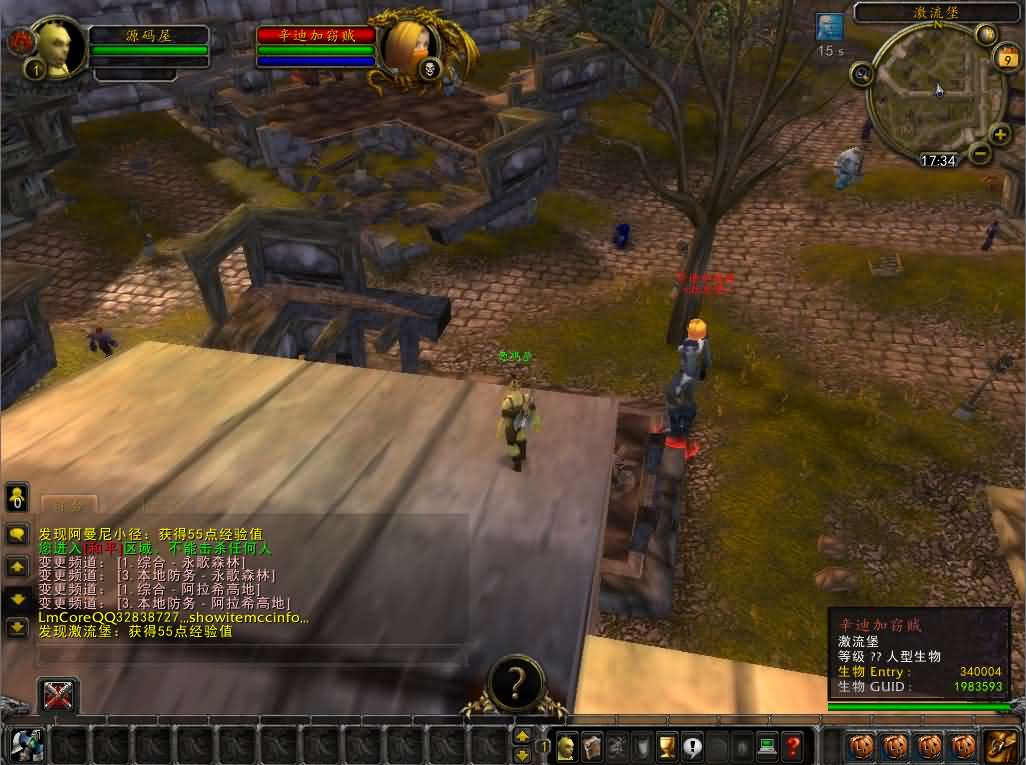Open the backpack bag slot
The image size is (1026, 765).
point(1001,745)
